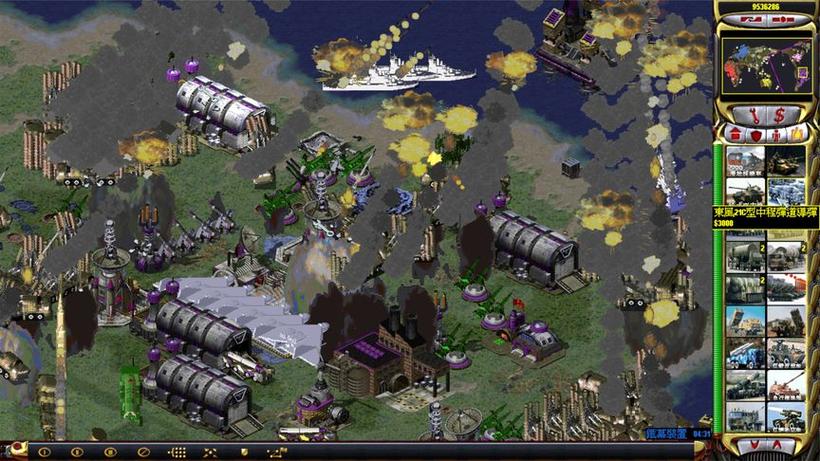Select the tank on grass build icon

[x=786, y=159]
